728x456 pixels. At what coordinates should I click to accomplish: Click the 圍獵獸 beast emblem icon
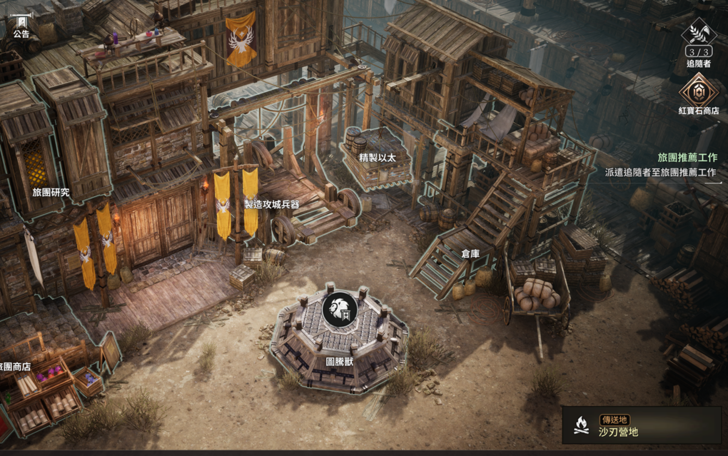[341, 307]
